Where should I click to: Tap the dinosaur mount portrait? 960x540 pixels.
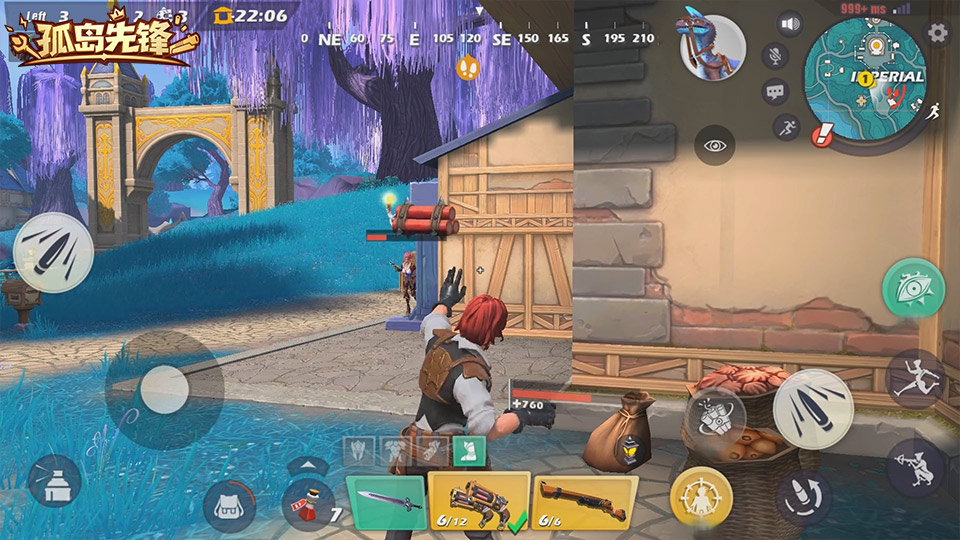pos(712,43)
